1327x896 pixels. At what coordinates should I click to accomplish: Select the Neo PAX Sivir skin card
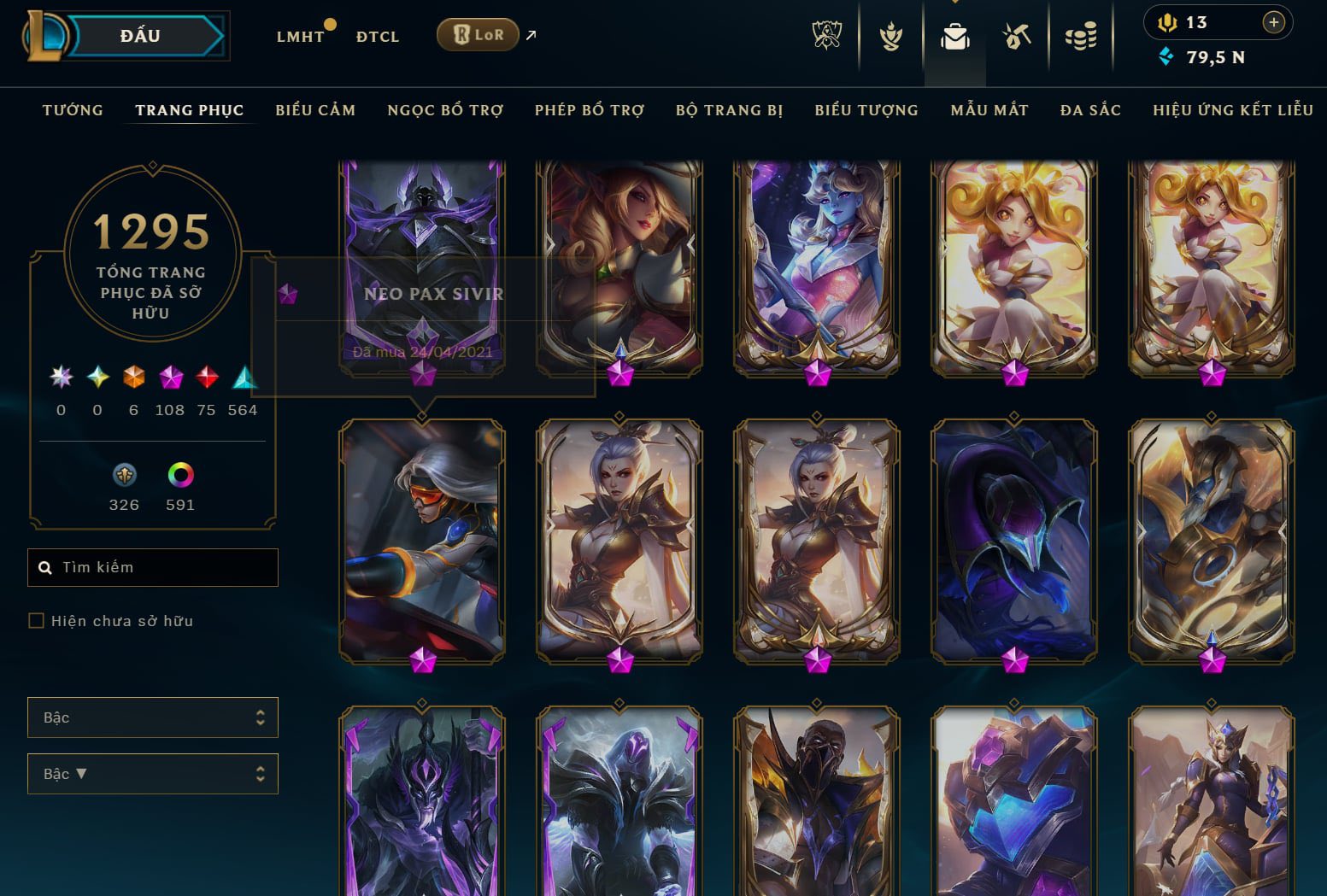(x=422, y=538)
